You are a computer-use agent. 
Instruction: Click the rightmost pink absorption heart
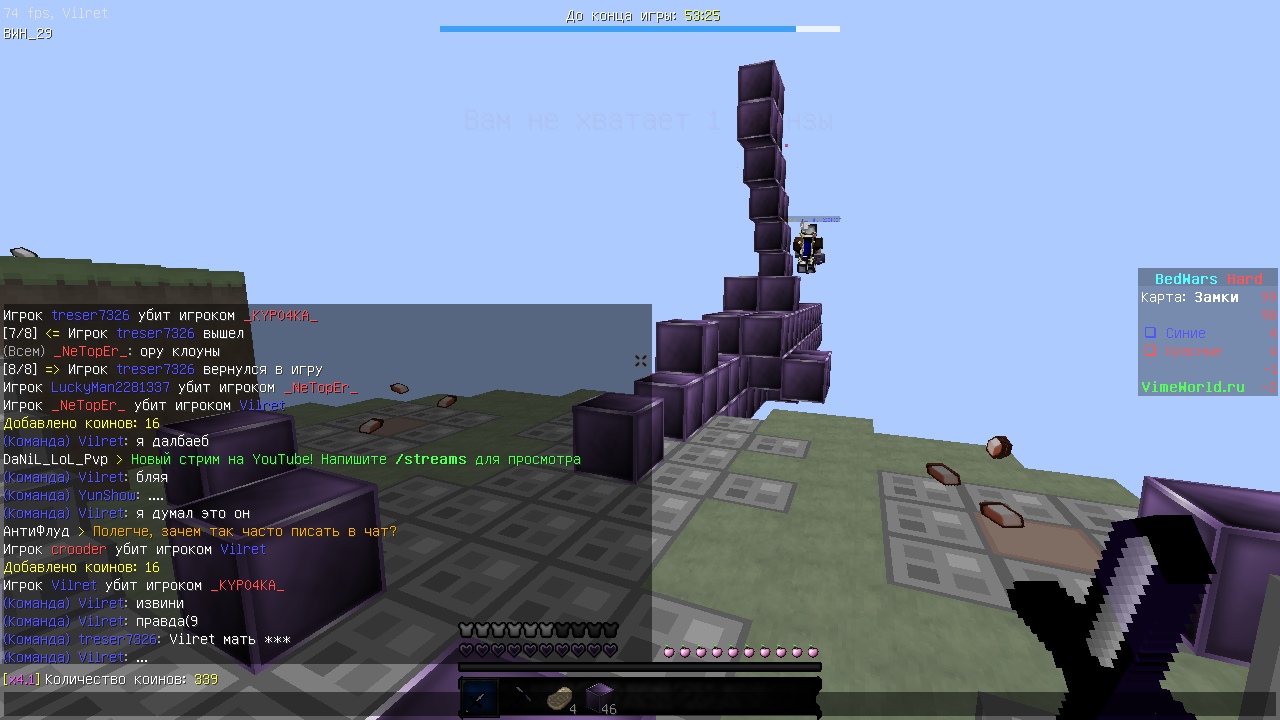click(813, 651)
